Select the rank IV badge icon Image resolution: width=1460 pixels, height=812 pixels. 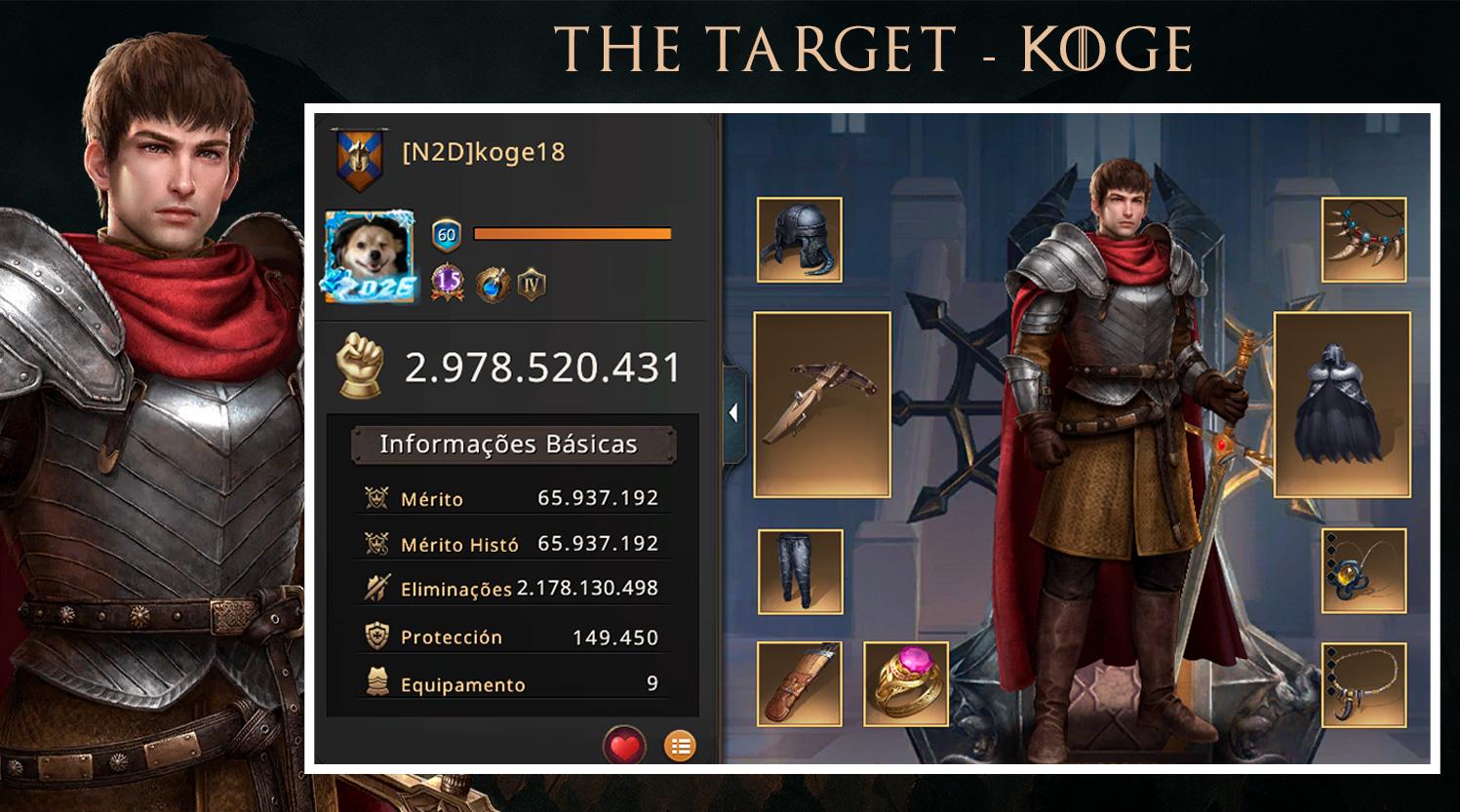tap(532, 285)
